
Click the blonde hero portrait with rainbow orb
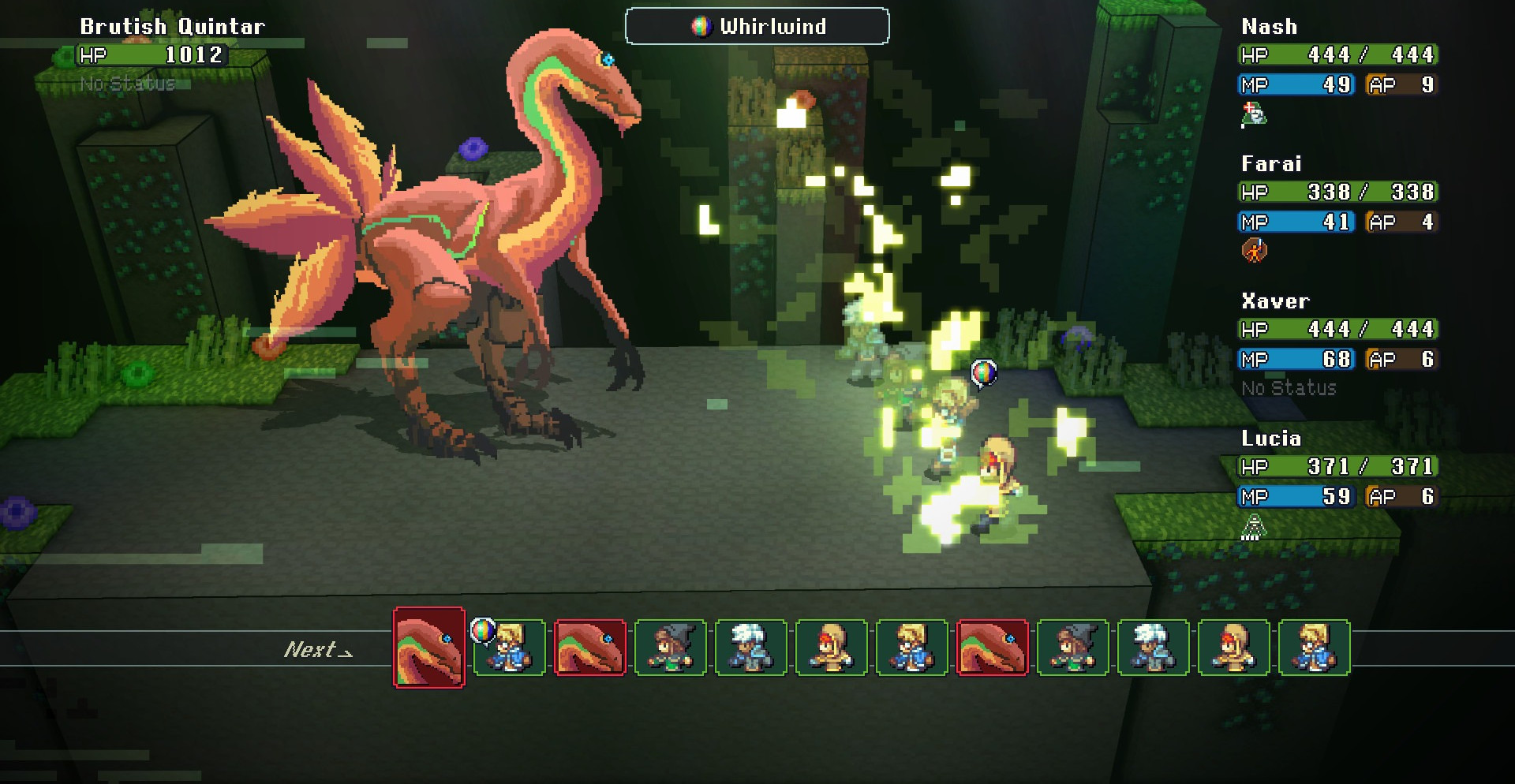pyautogui.click(x=510, y=648)
